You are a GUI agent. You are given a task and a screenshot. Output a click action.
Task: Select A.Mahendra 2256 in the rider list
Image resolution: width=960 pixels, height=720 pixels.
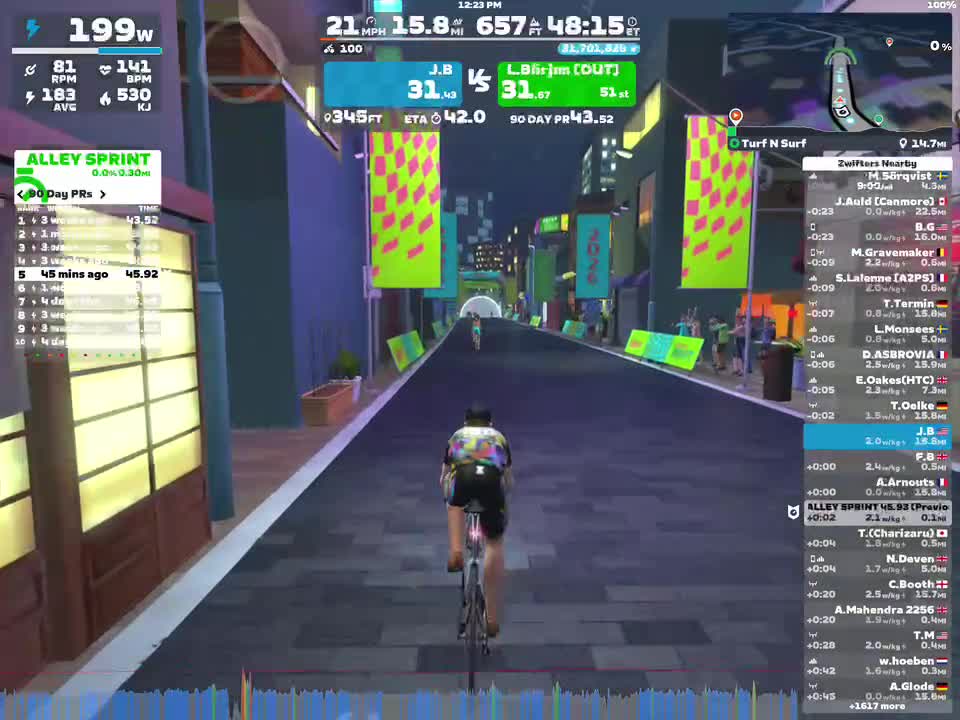[x=877, y=615]
